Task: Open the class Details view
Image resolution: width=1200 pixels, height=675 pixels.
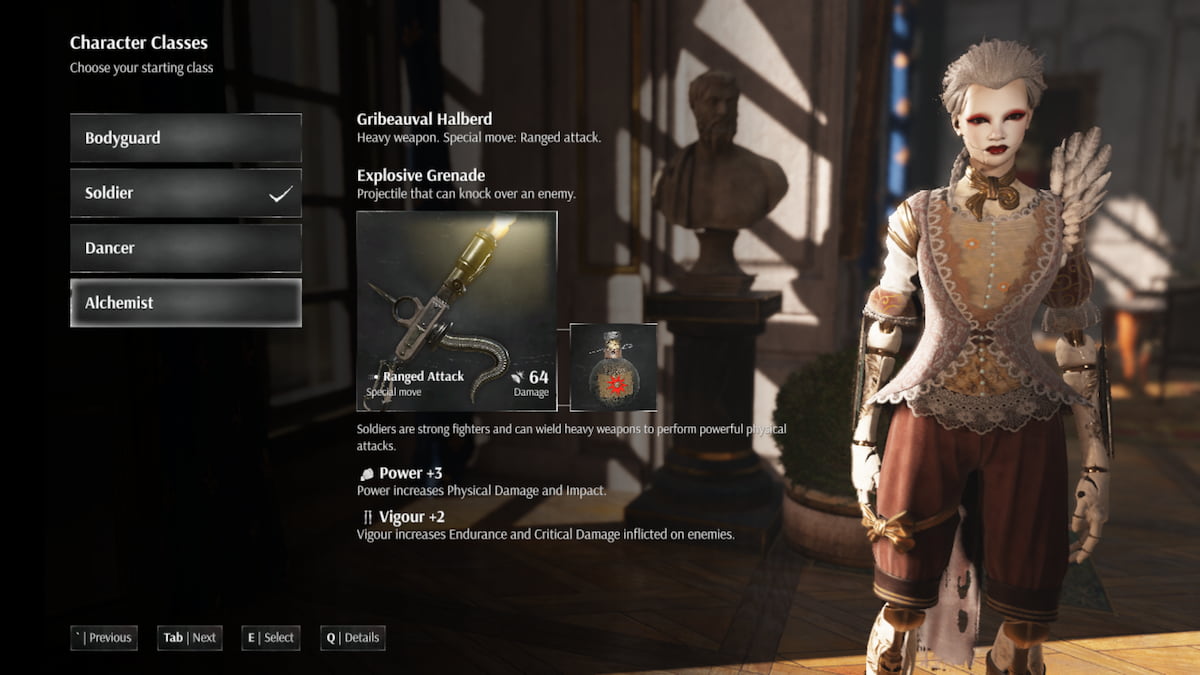Action: [353, 637]
